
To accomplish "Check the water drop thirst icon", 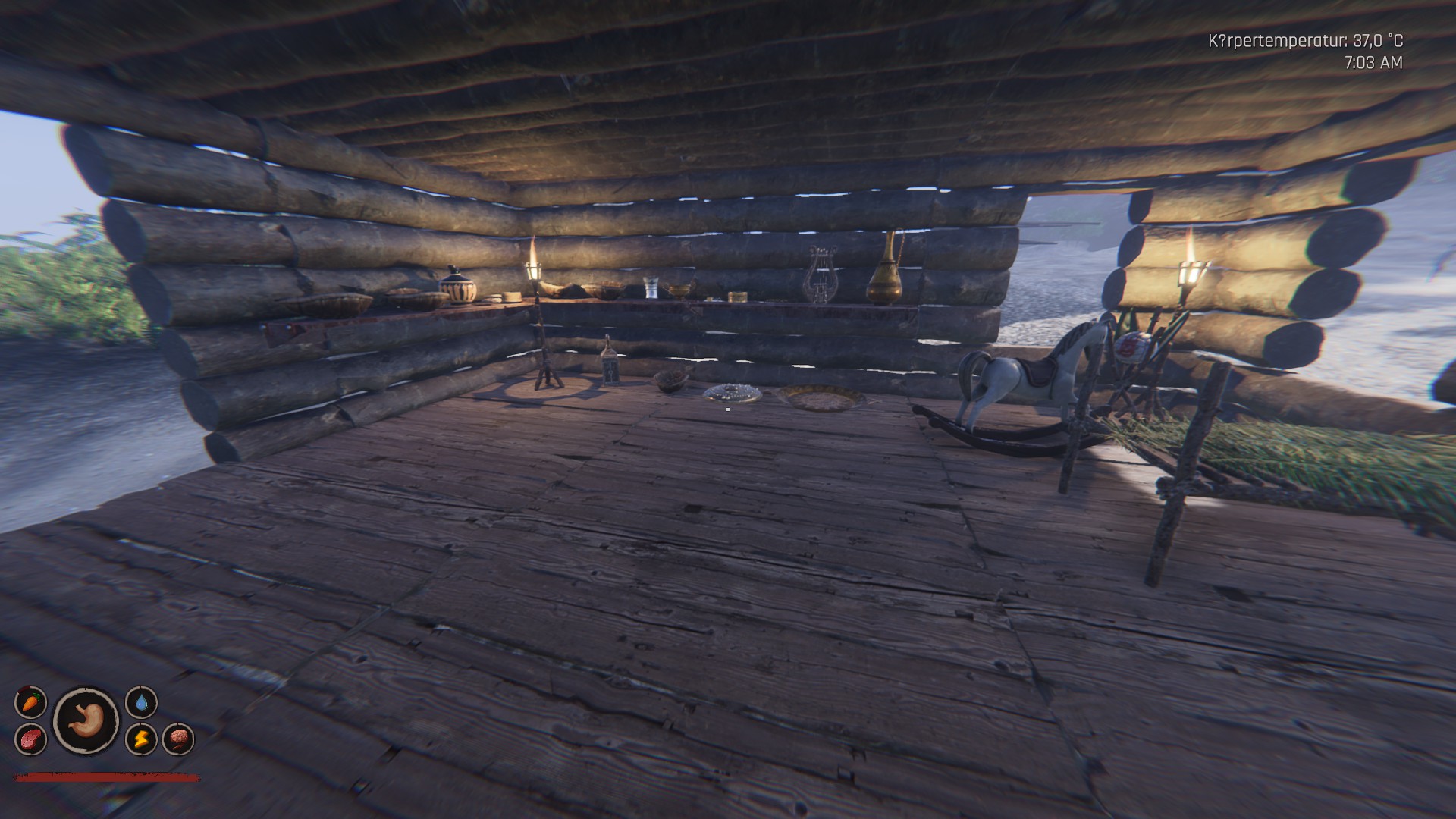I will [141, 702].
